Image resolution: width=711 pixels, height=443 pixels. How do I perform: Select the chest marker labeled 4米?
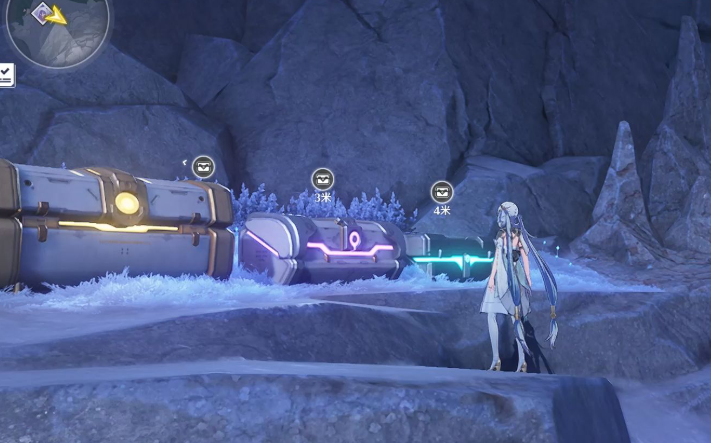441,191
